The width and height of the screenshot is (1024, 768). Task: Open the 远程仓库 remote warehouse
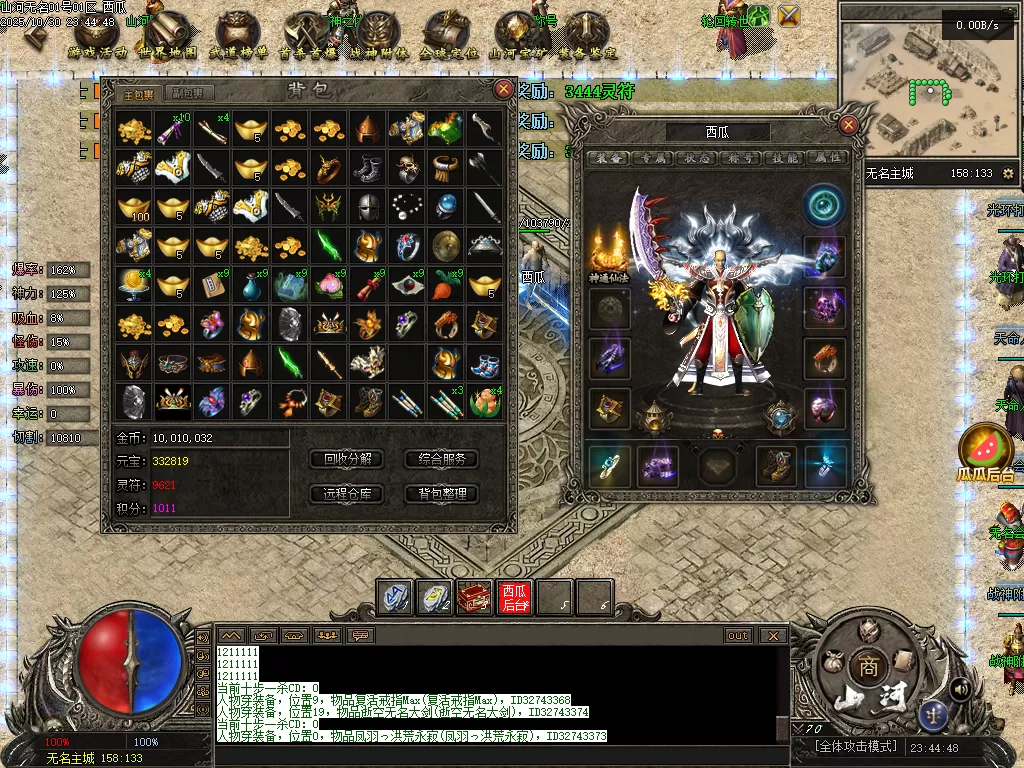[x=347, y=493]
